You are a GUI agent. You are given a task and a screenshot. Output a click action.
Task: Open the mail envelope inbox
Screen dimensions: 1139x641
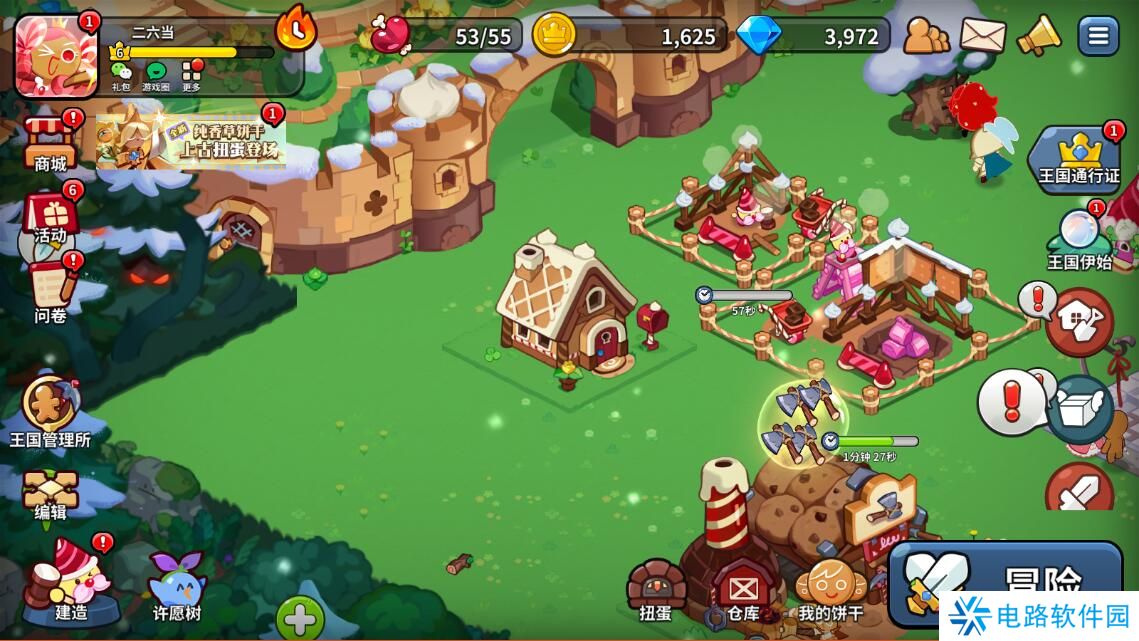982,37
